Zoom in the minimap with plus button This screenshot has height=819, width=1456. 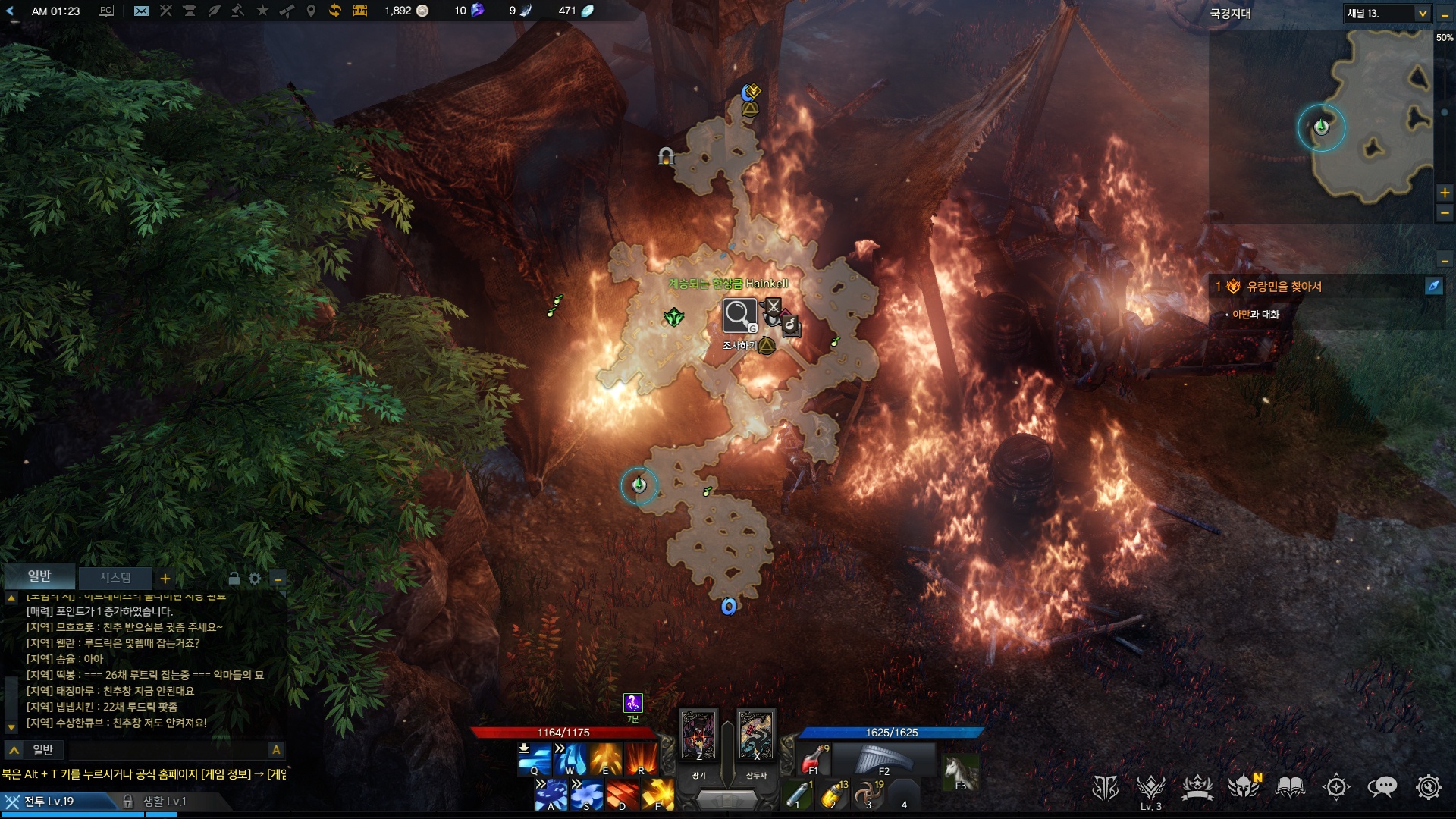click(x=1445, y=193)
